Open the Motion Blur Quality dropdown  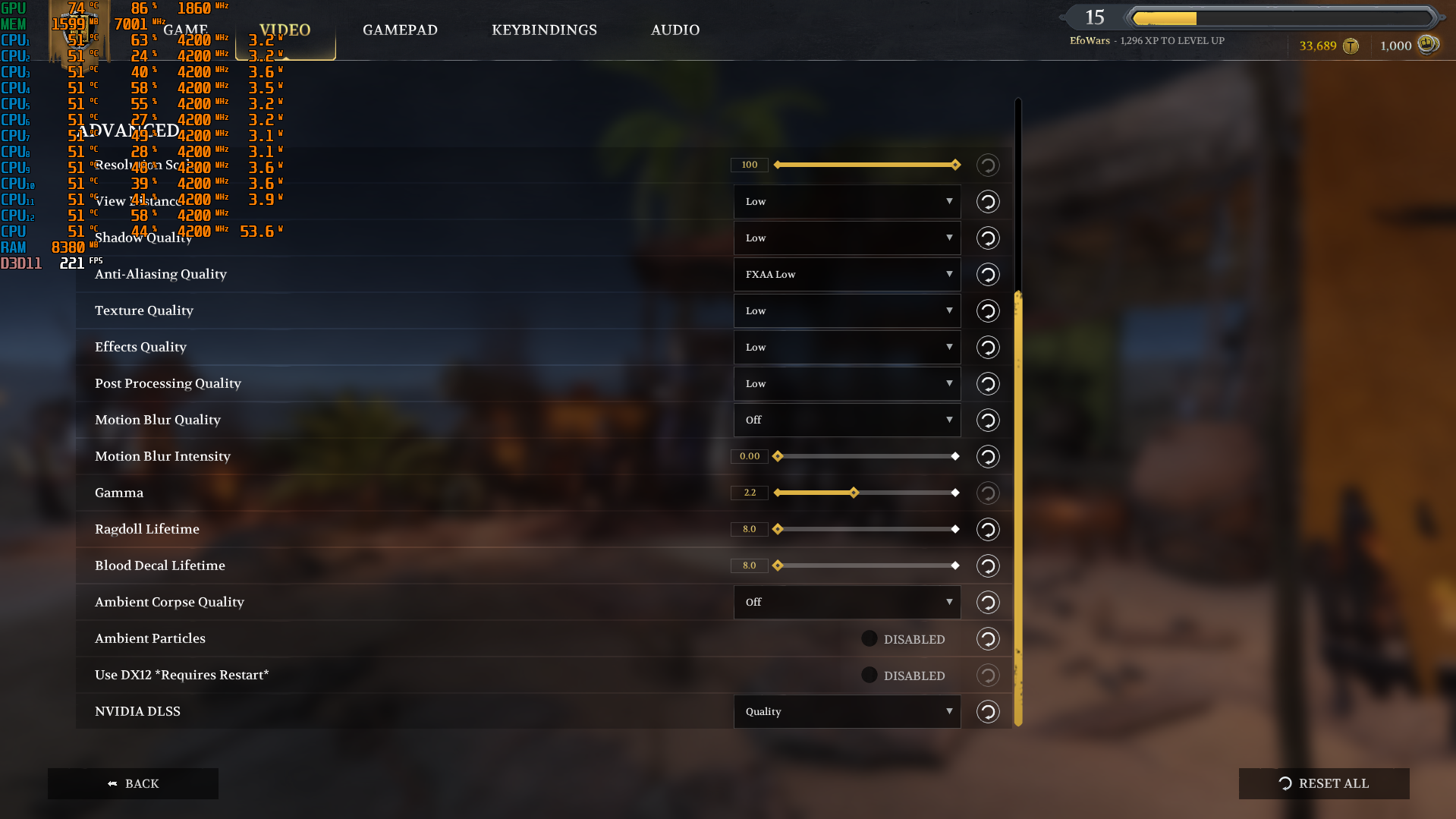coord(847,421)
